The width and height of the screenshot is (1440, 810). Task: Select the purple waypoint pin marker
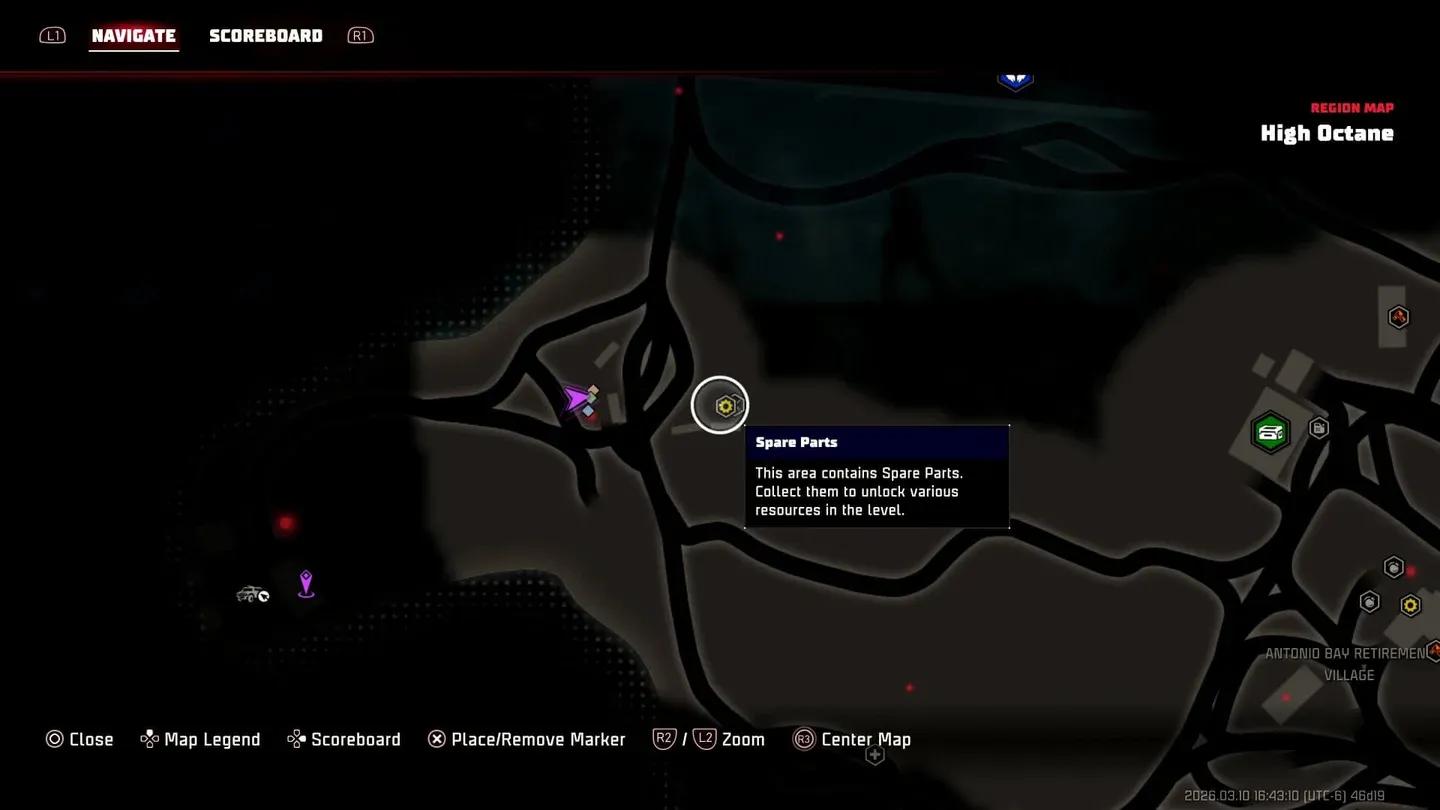pos(306,584)
